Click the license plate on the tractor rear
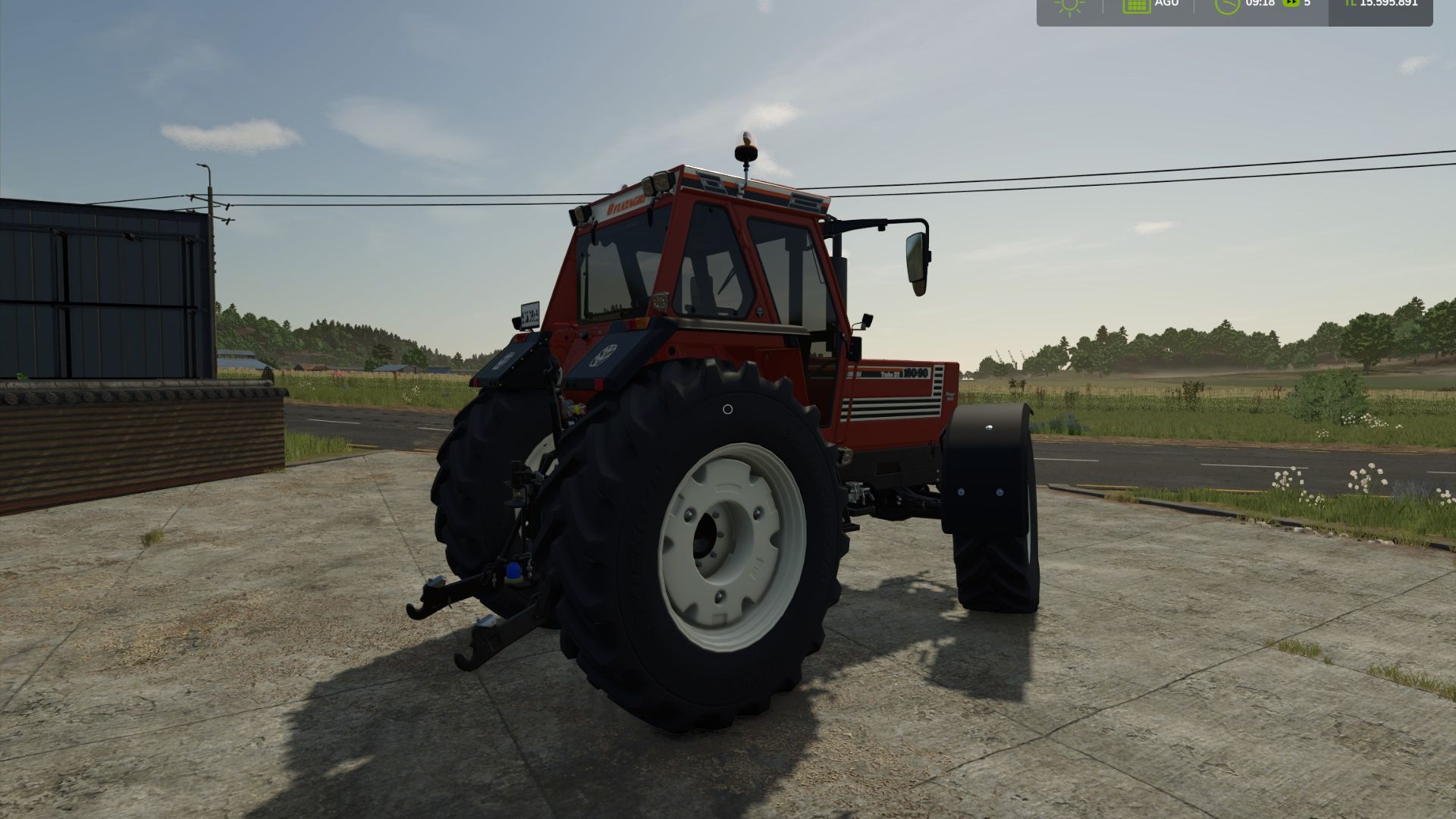 [x=529, y=315]
